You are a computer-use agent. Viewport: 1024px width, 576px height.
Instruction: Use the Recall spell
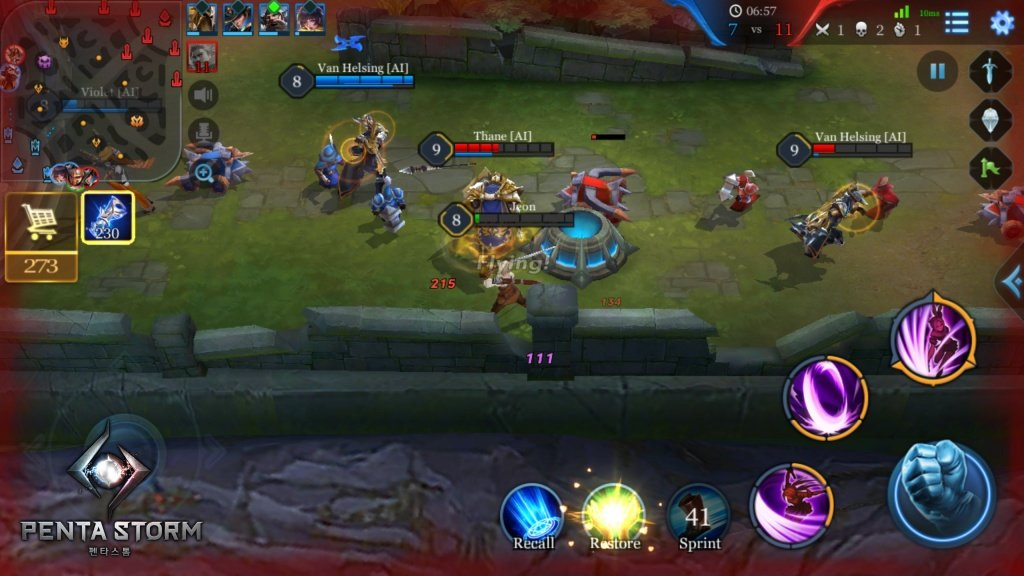click(x=532, y=513)
